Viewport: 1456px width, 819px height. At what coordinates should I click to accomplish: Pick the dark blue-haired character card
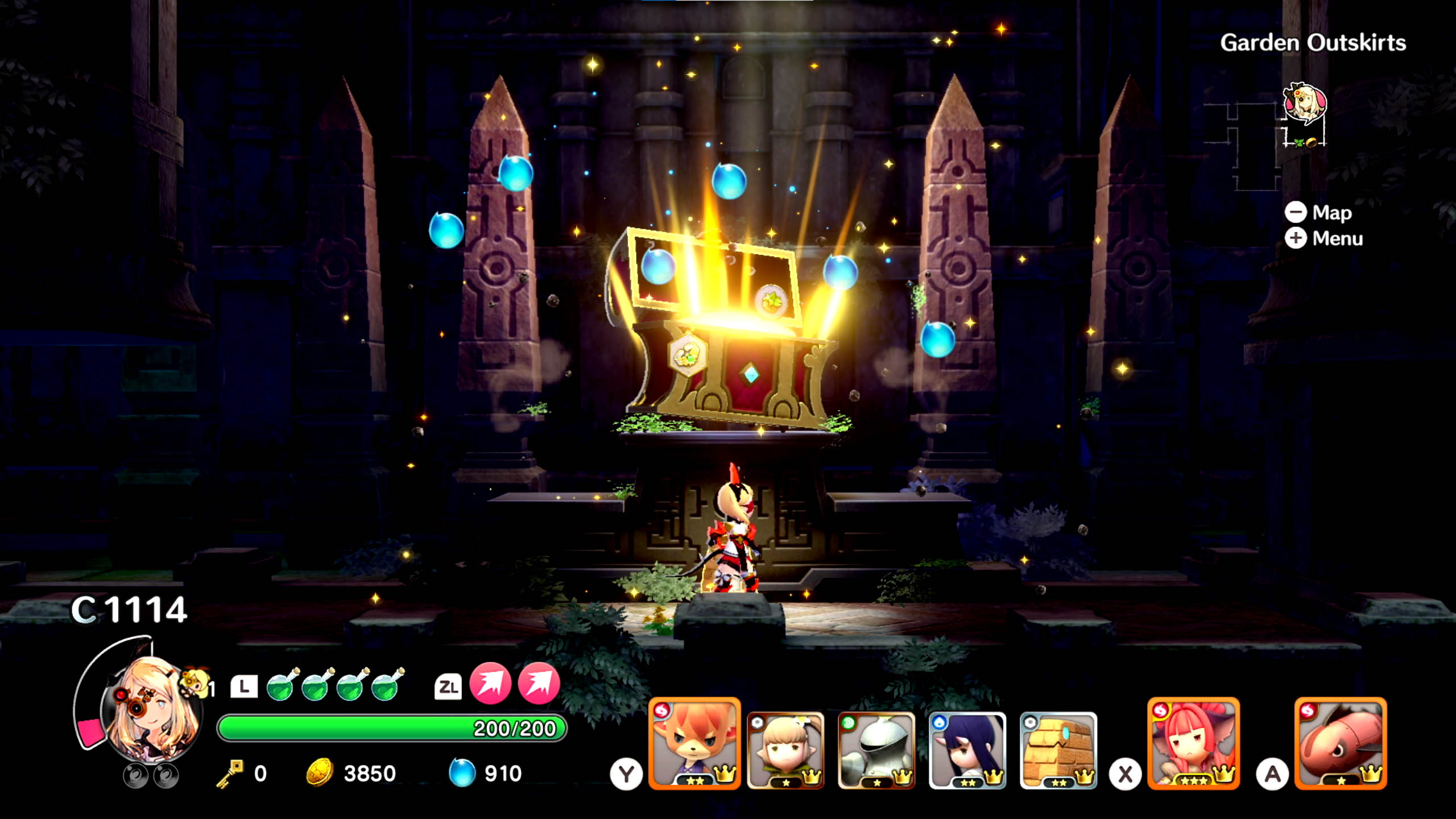click(x=967, y=750)
